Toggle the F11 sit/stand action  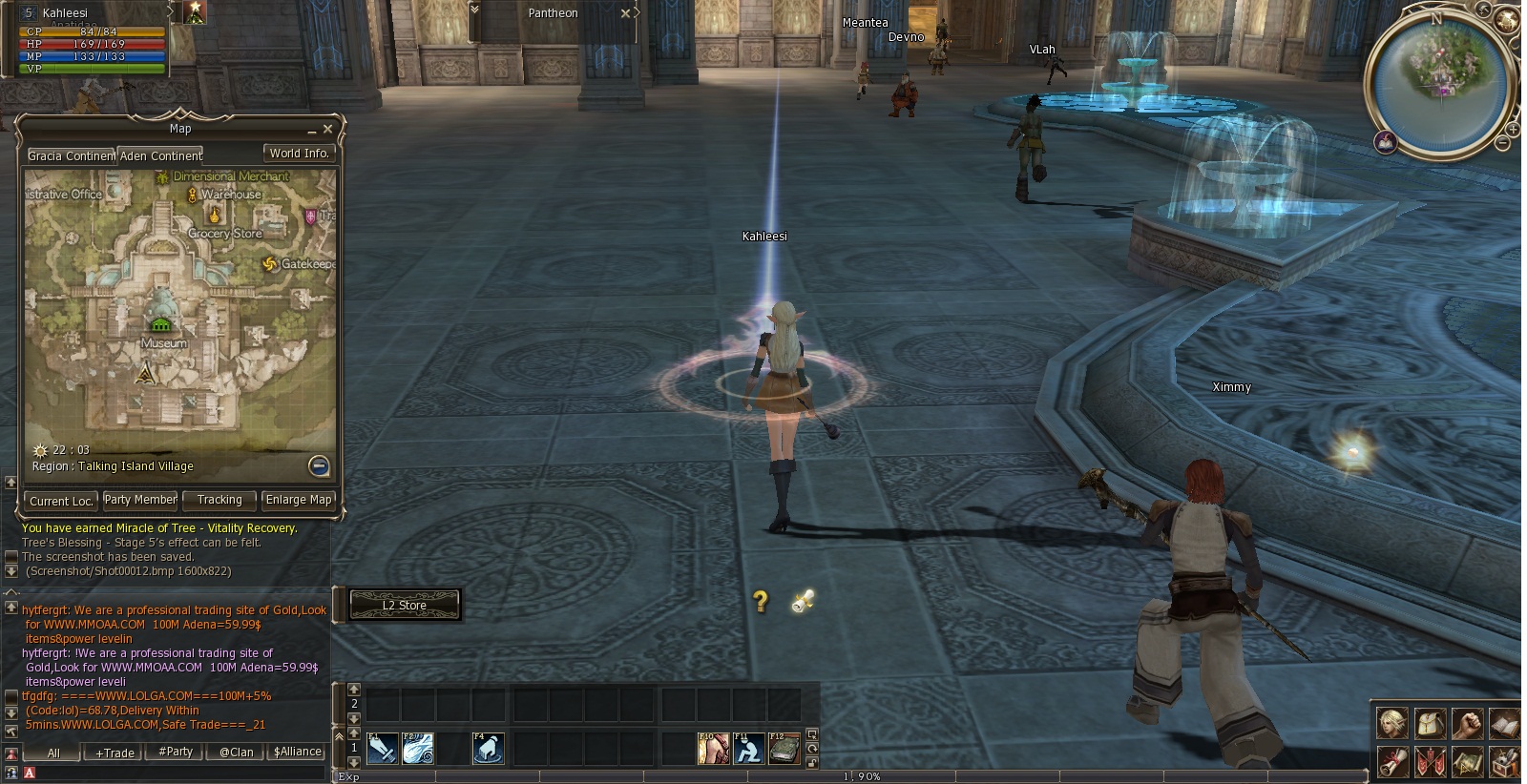pyautogui.click(x=748, y=749)
